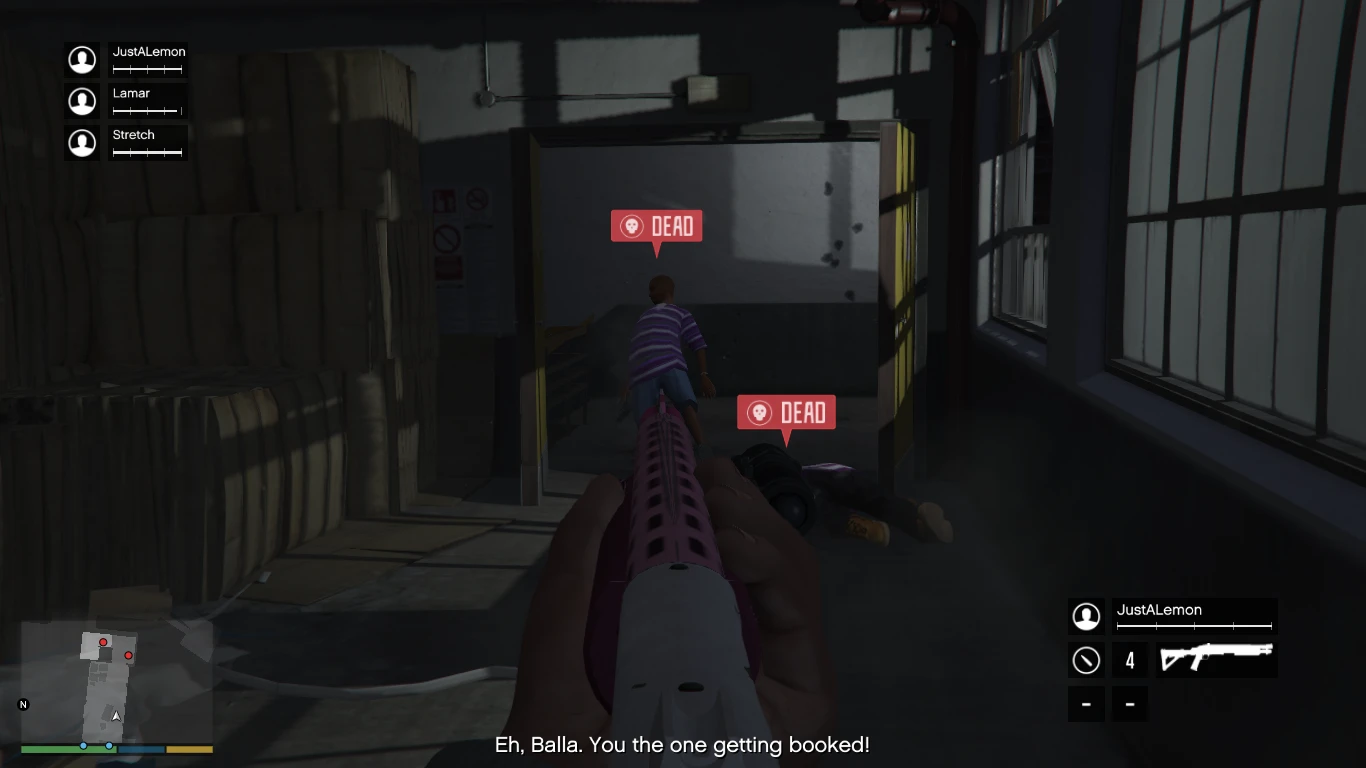1366x768 pixels.
Task: Click the skull icon on the upper DEAD marker
Action: (x=631, y=226)
